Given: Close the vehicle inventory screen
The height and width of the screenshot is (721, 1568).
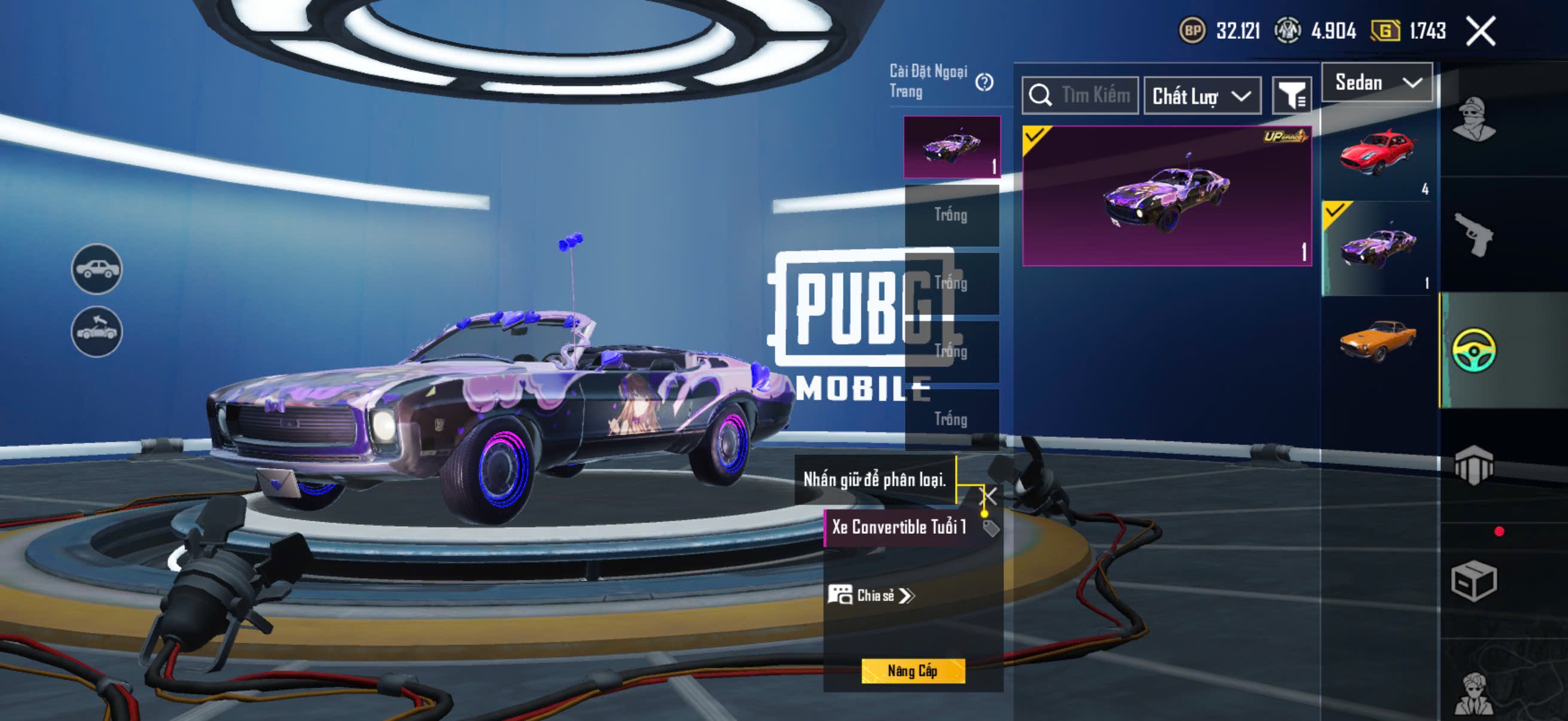Looking at the screenshot, I should (1480, 31).
